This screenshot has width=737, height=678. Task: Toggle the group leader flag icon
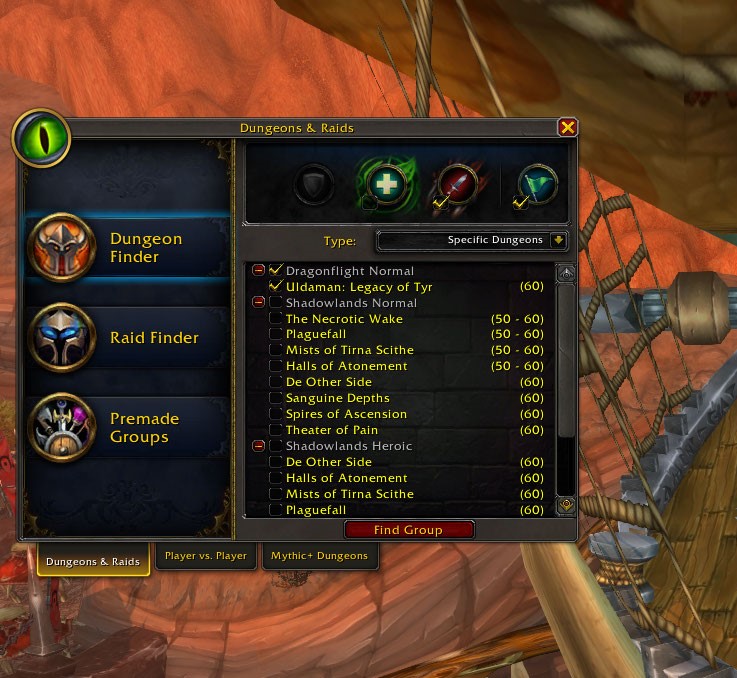[x=536, y=185]
